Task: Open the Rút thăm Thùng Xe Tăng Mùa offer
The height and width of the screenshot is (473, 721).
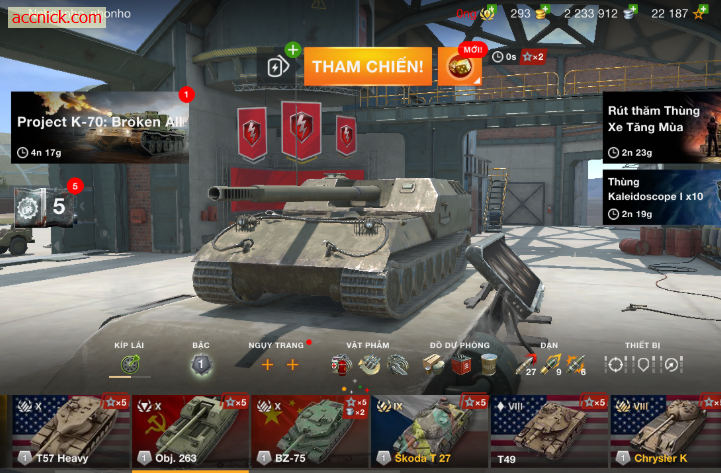Action: tap(661, 127)
